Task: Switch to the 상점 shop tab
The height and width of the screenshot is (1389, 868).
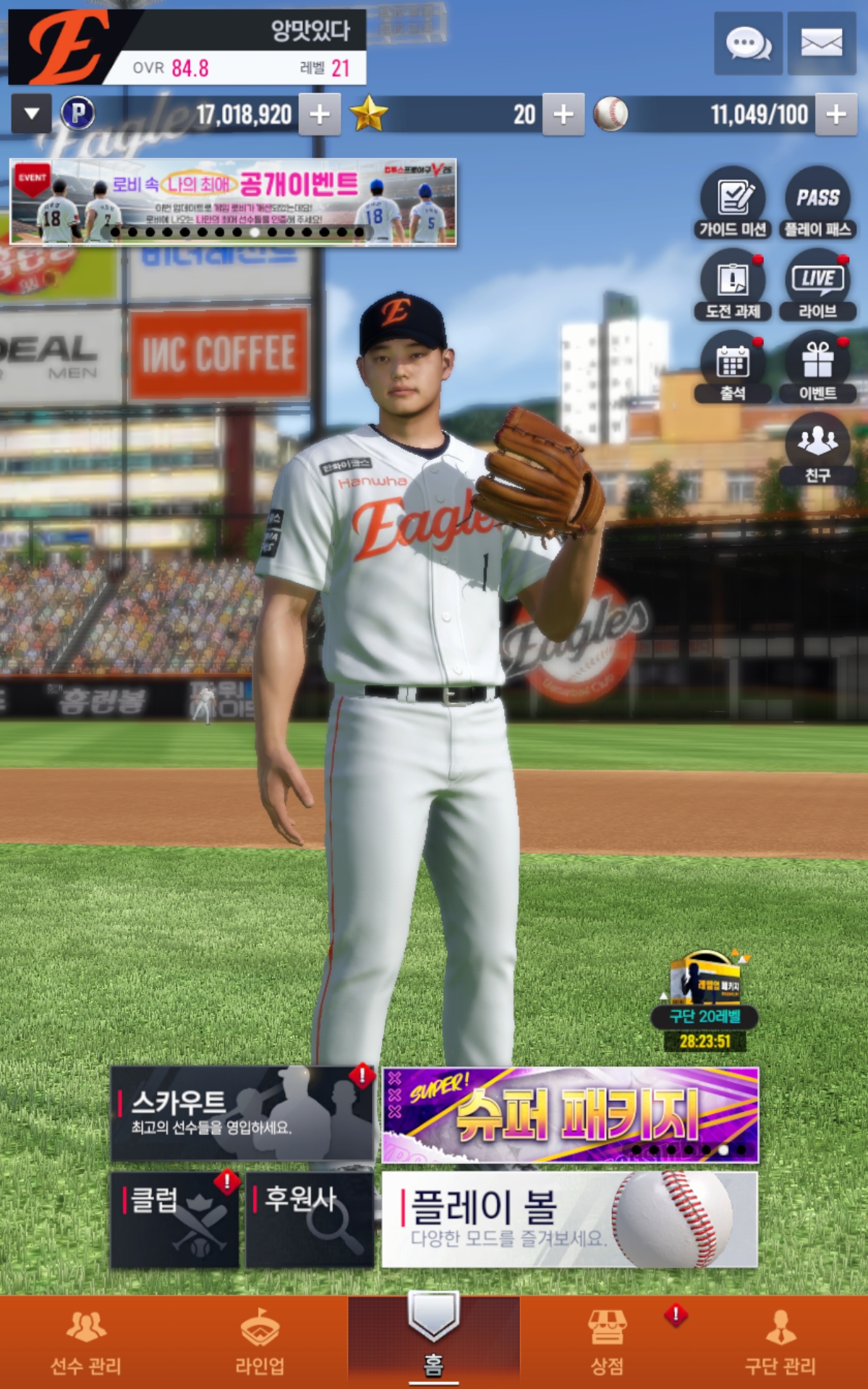Action: 607,1343
